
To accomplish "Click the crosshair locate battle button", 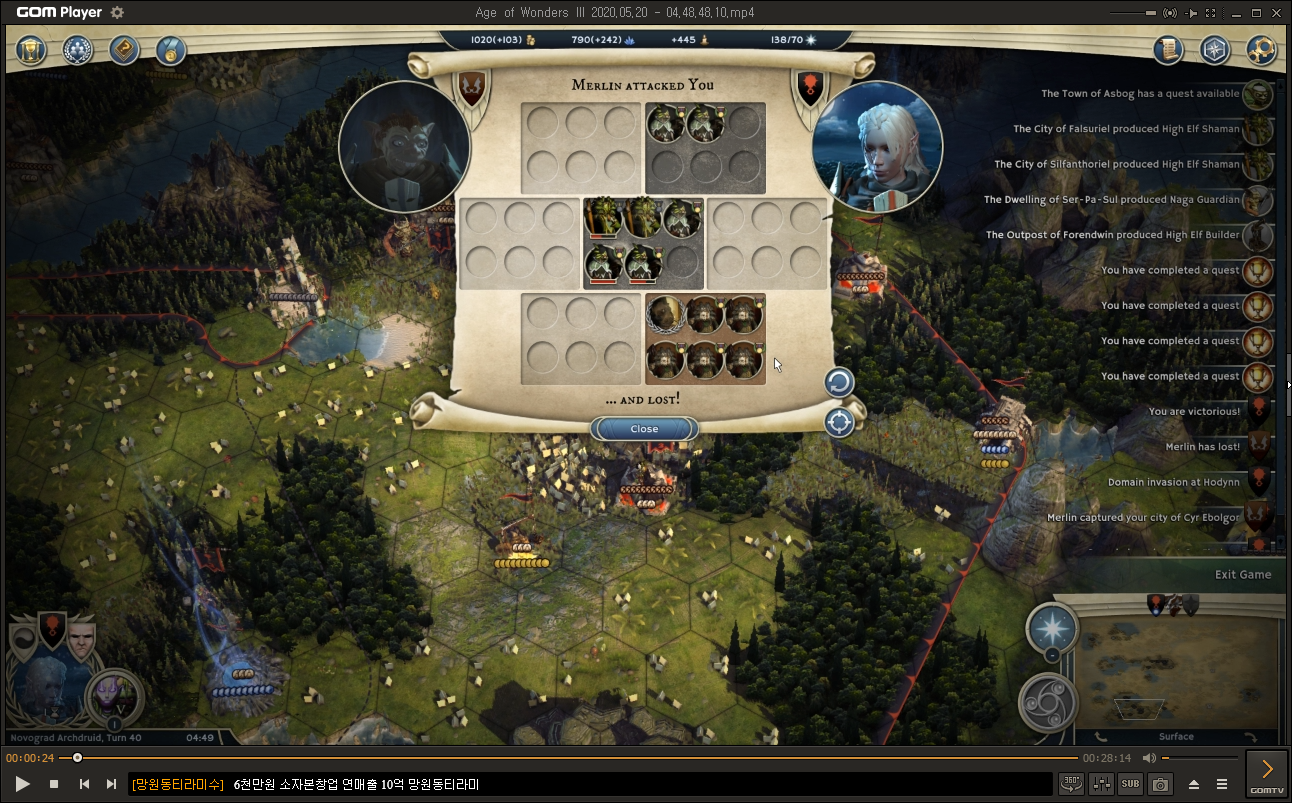I will pyautogui.click(x=839, y=423).
